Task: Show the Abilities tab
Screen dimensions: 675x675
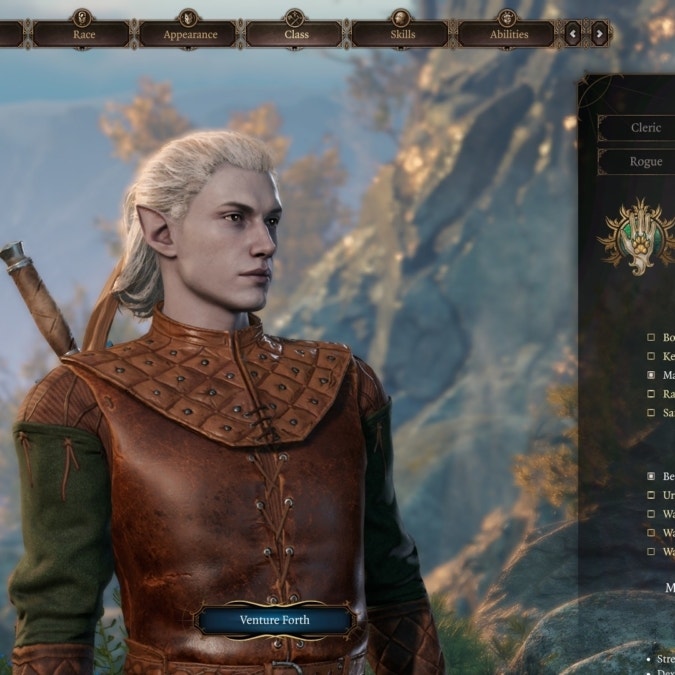Action: pos(508,34)
